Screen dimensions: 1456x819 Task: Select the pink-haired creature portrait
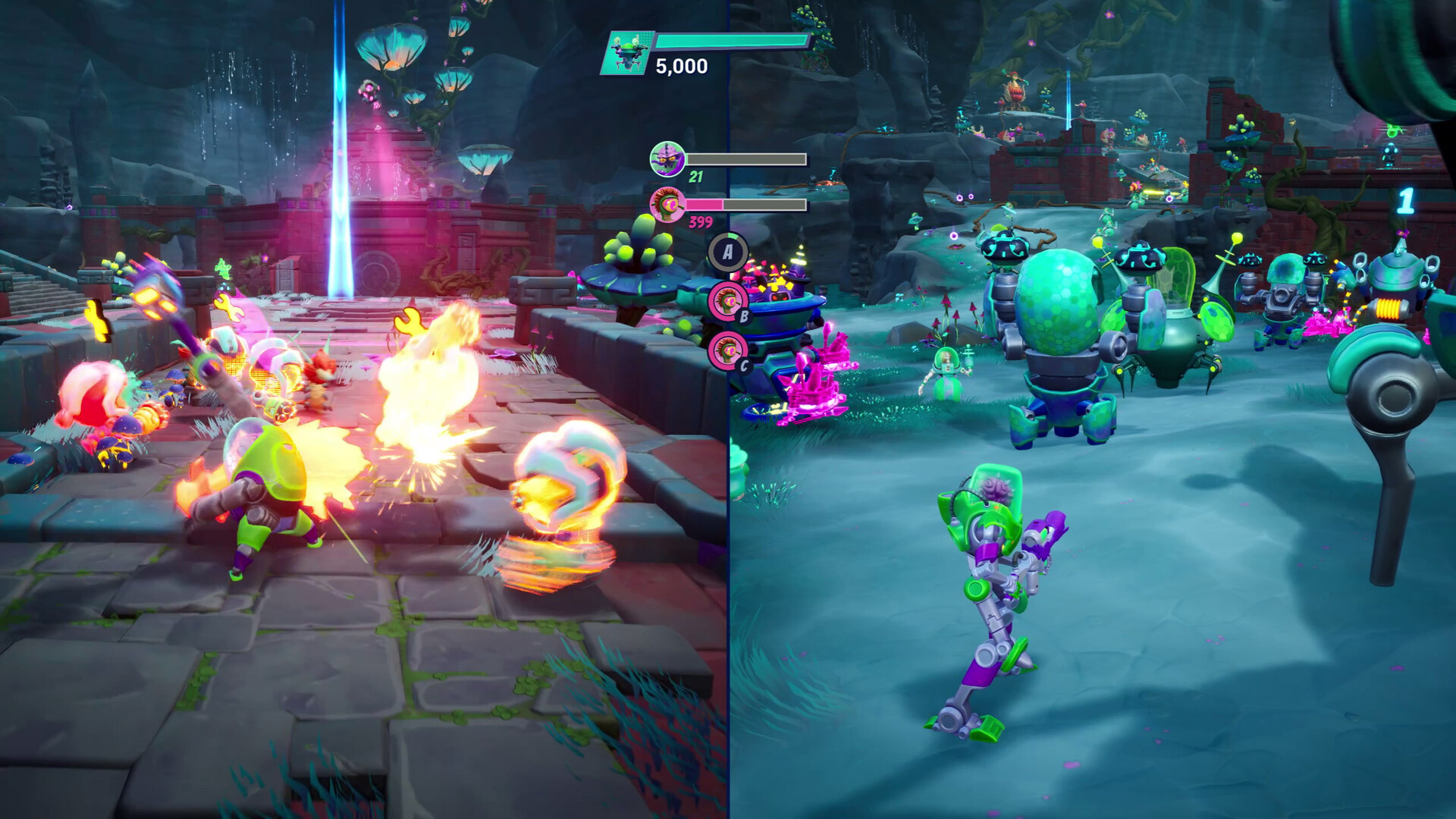click(x=668, y=206)
